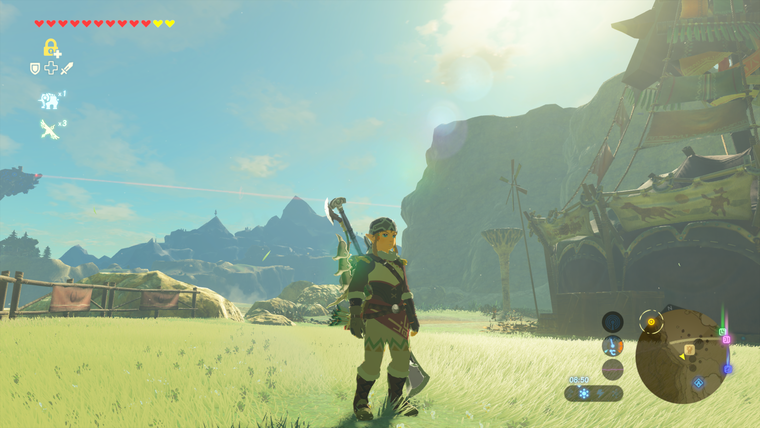Choose the blue pin at minimap edge
This screenshot has width=760, height=428.
(x=727, y=369)
